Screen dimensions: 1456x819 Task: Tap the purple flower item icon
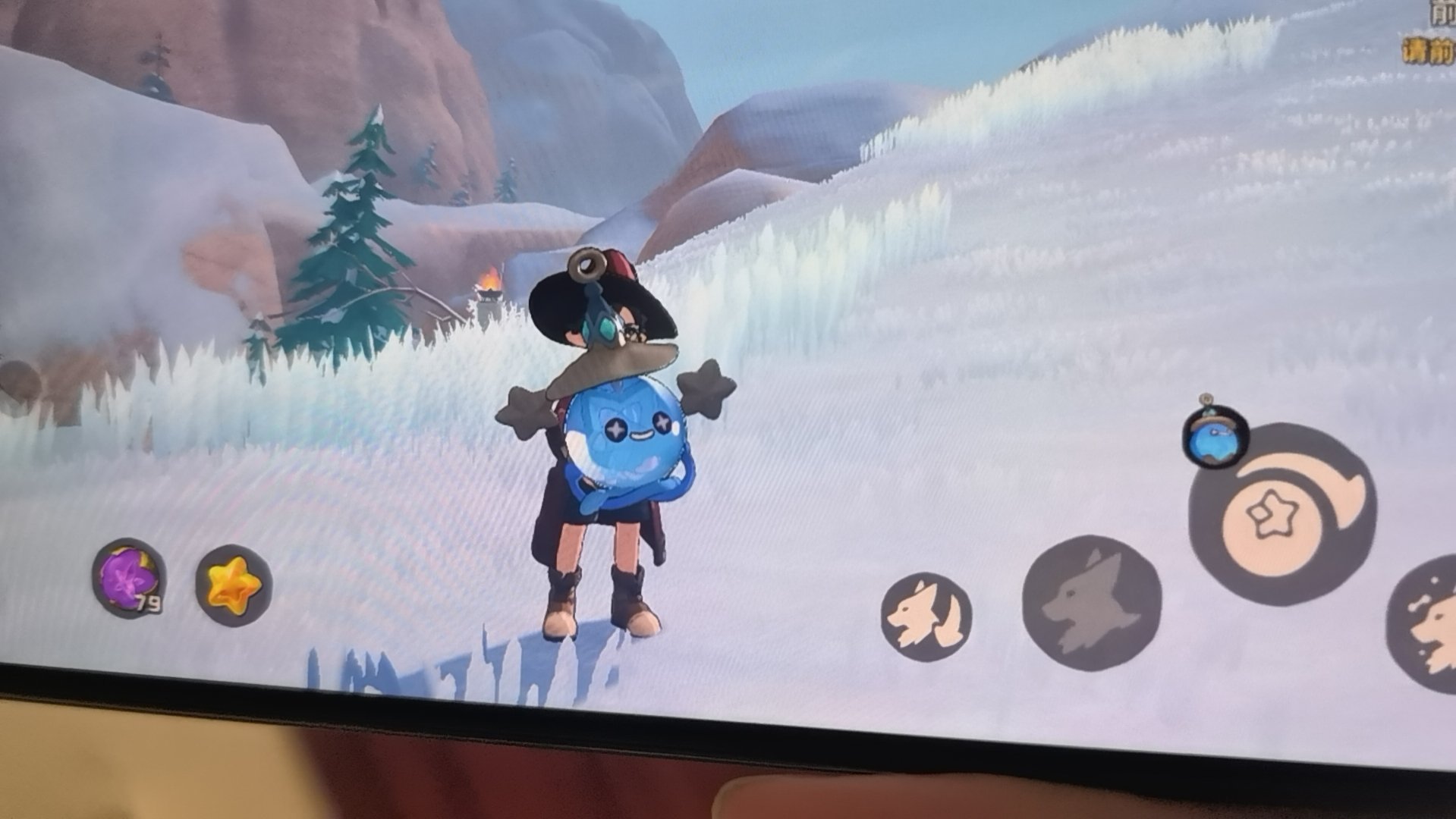[x=127, y=578]
